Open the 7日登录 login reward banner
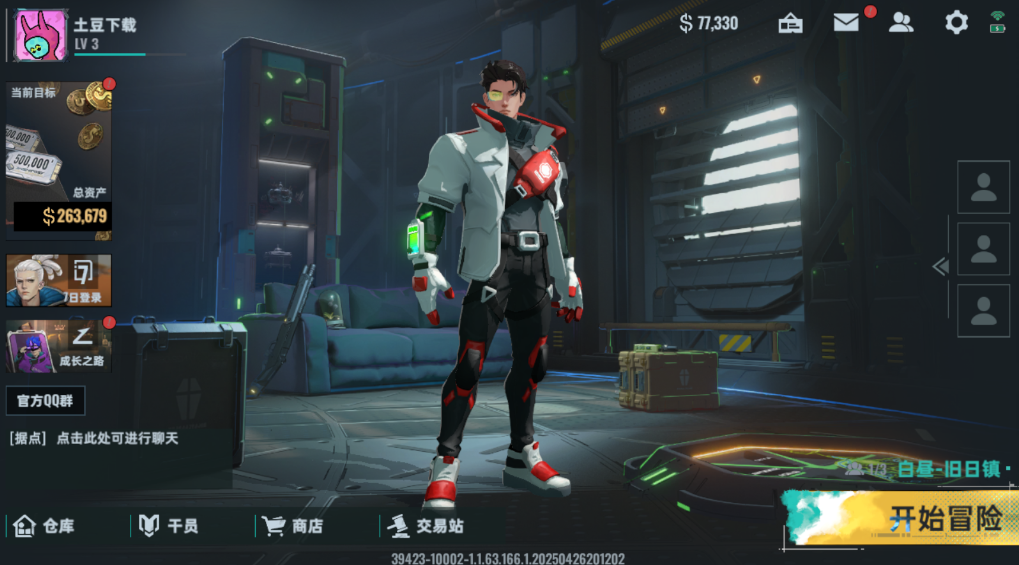1019x565 pixels. tap(59, 280)
